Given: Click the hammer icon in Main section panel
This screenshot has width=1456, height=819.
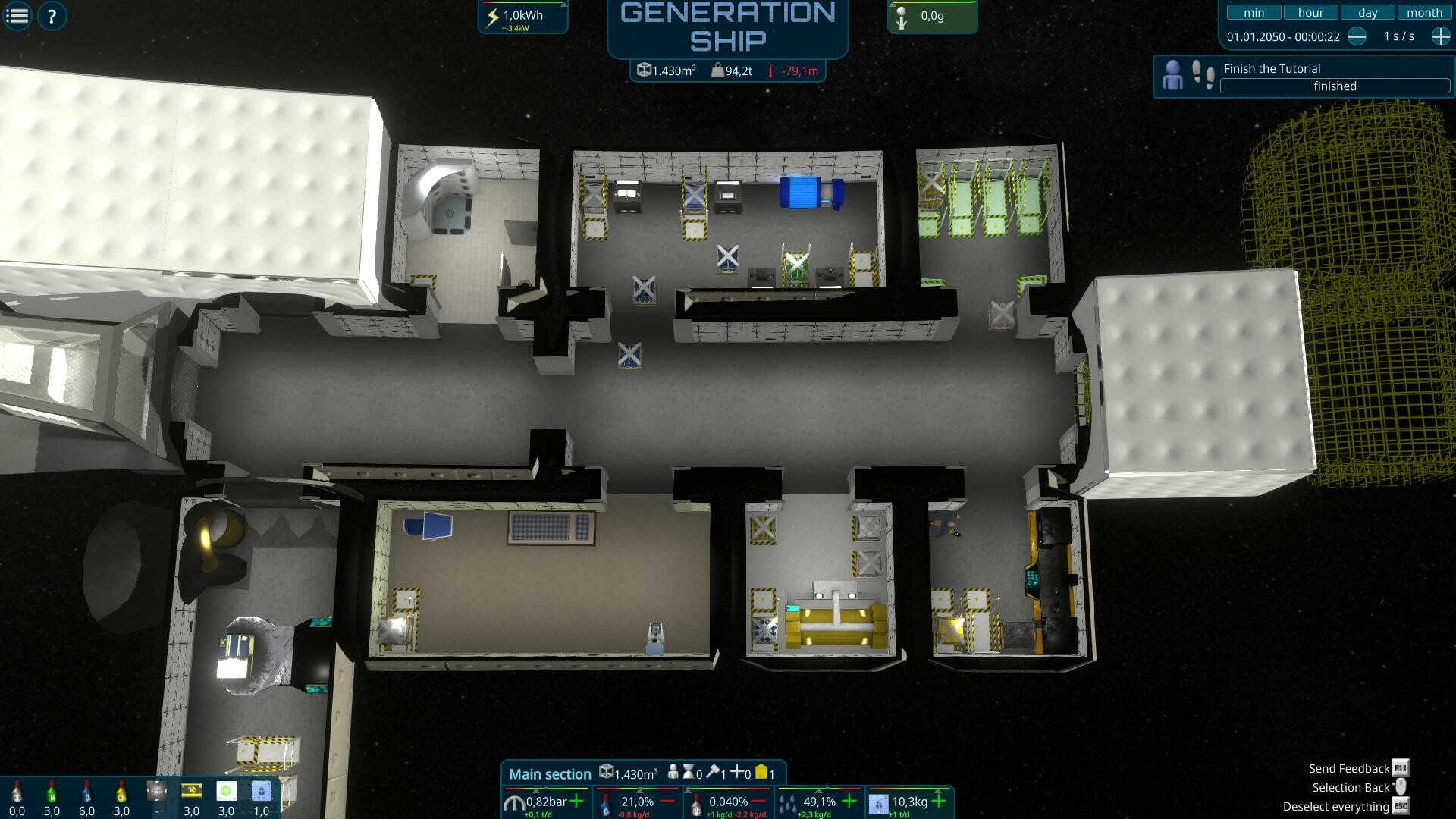Looking at the screenshot, I should point(713,772).
